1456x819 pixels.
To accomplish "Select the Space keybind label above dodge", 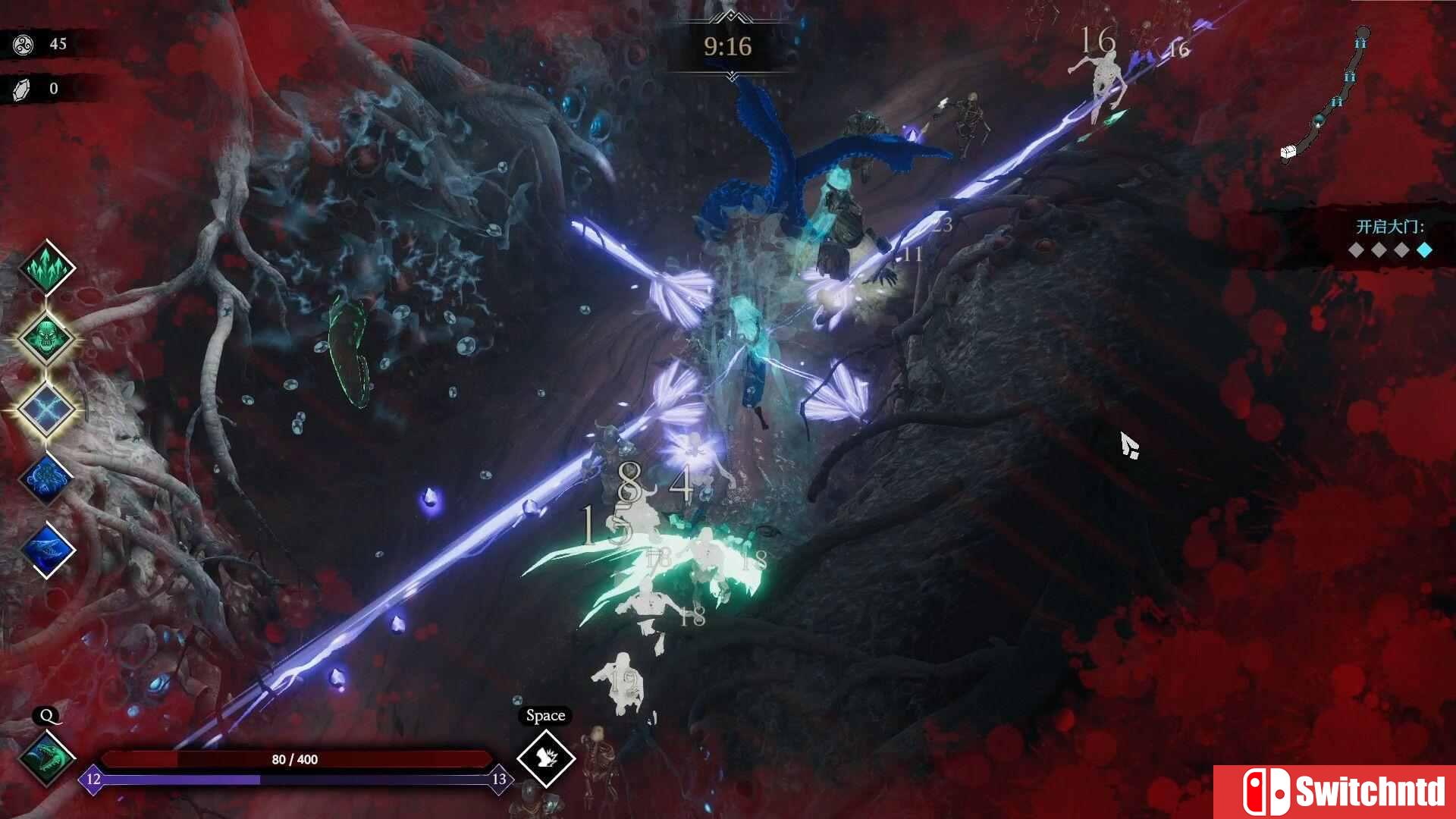I will [545, 715].
